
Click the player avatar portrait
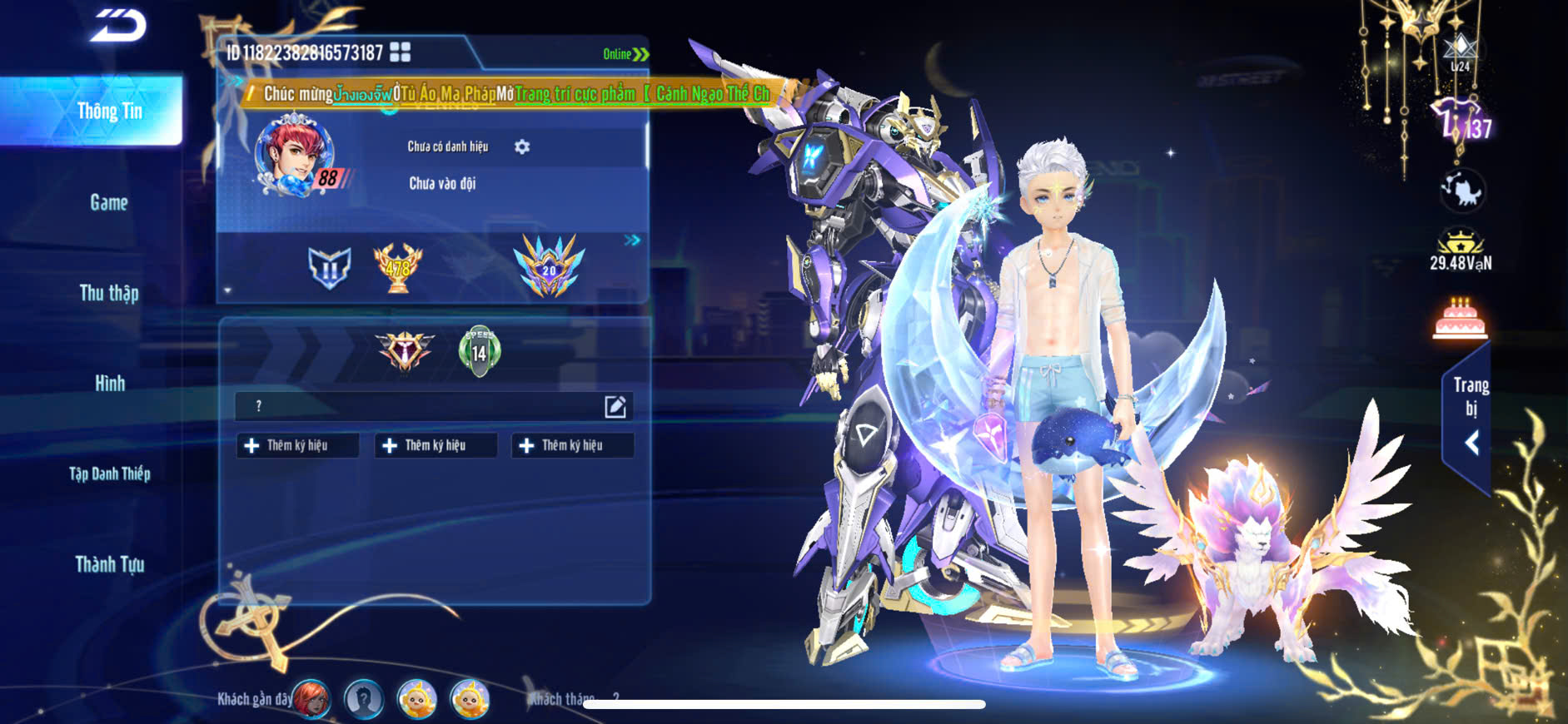295,156
